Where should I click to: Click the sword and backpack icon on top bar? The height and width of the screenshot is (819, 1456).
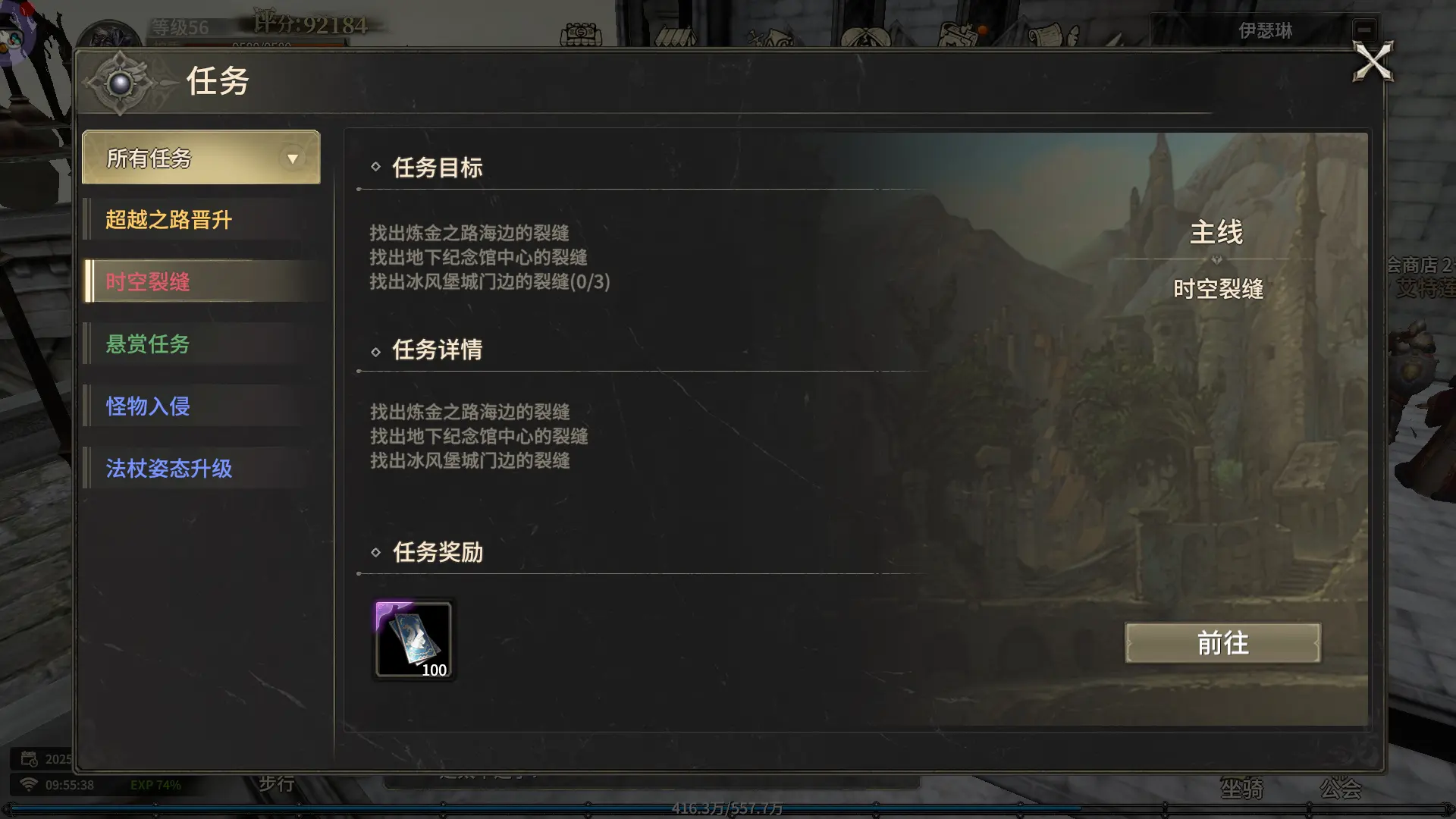coord(770,36)
